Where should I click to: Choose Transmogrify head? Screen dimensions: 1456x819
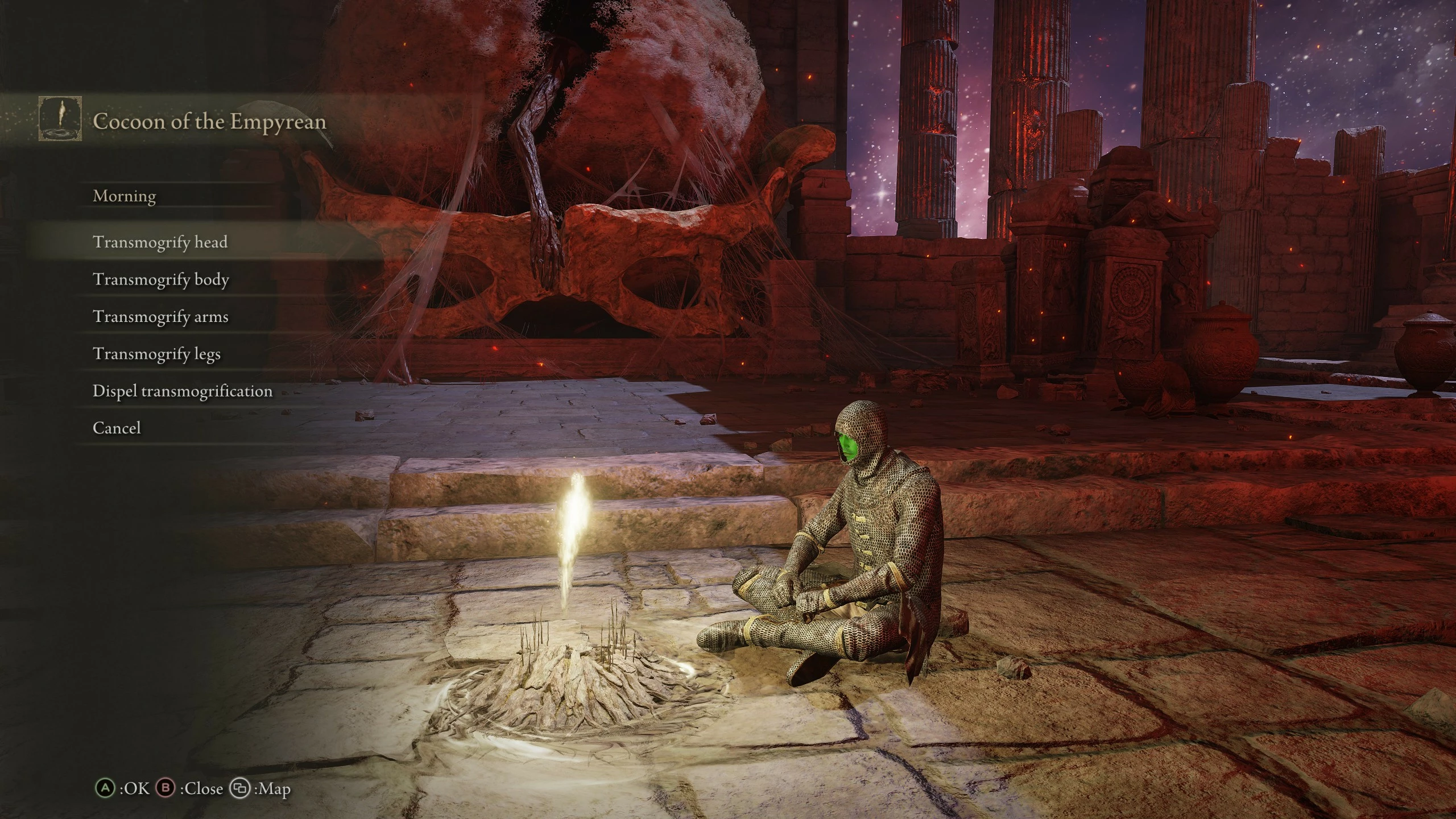pos(160,242)
